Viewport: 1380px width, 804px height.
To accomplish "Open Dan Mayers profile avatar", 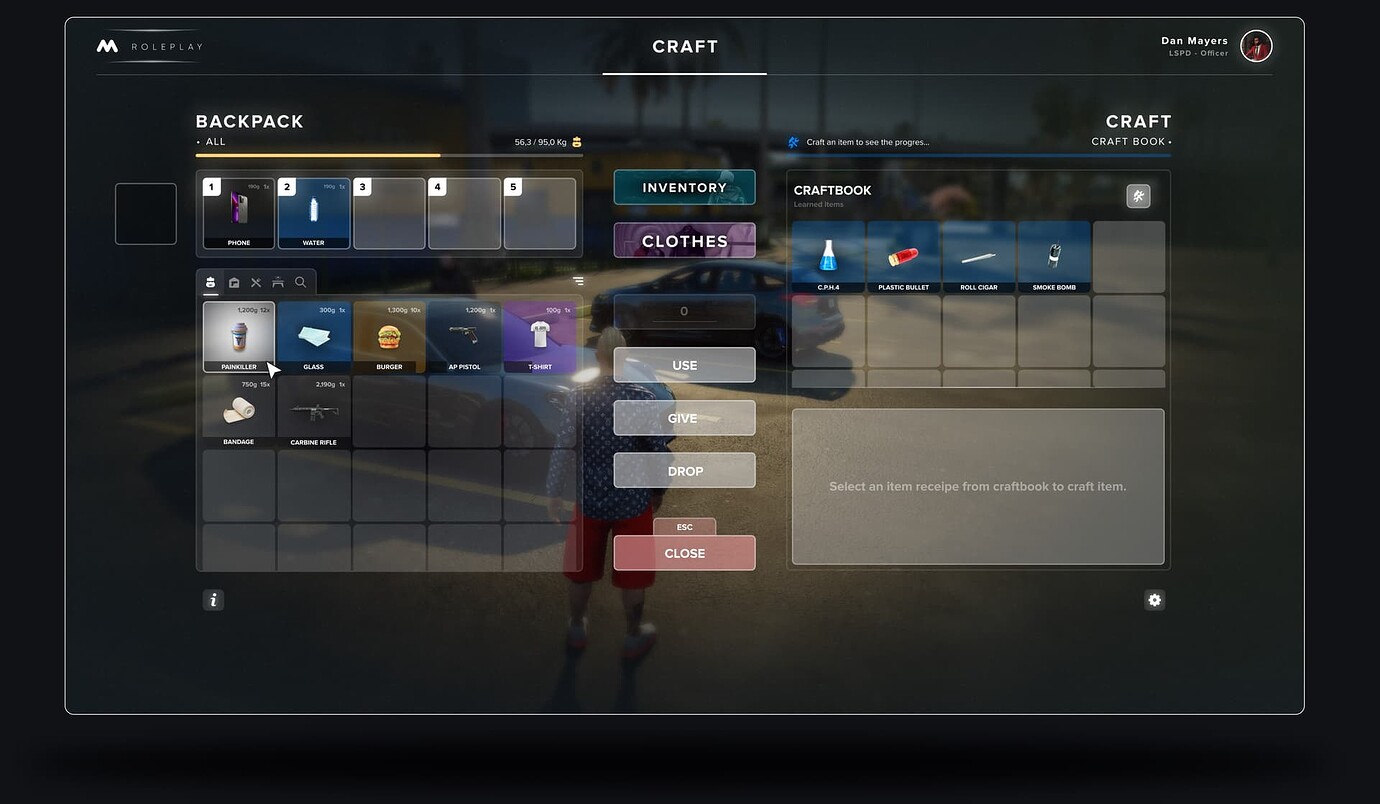I will (1256, 45).
